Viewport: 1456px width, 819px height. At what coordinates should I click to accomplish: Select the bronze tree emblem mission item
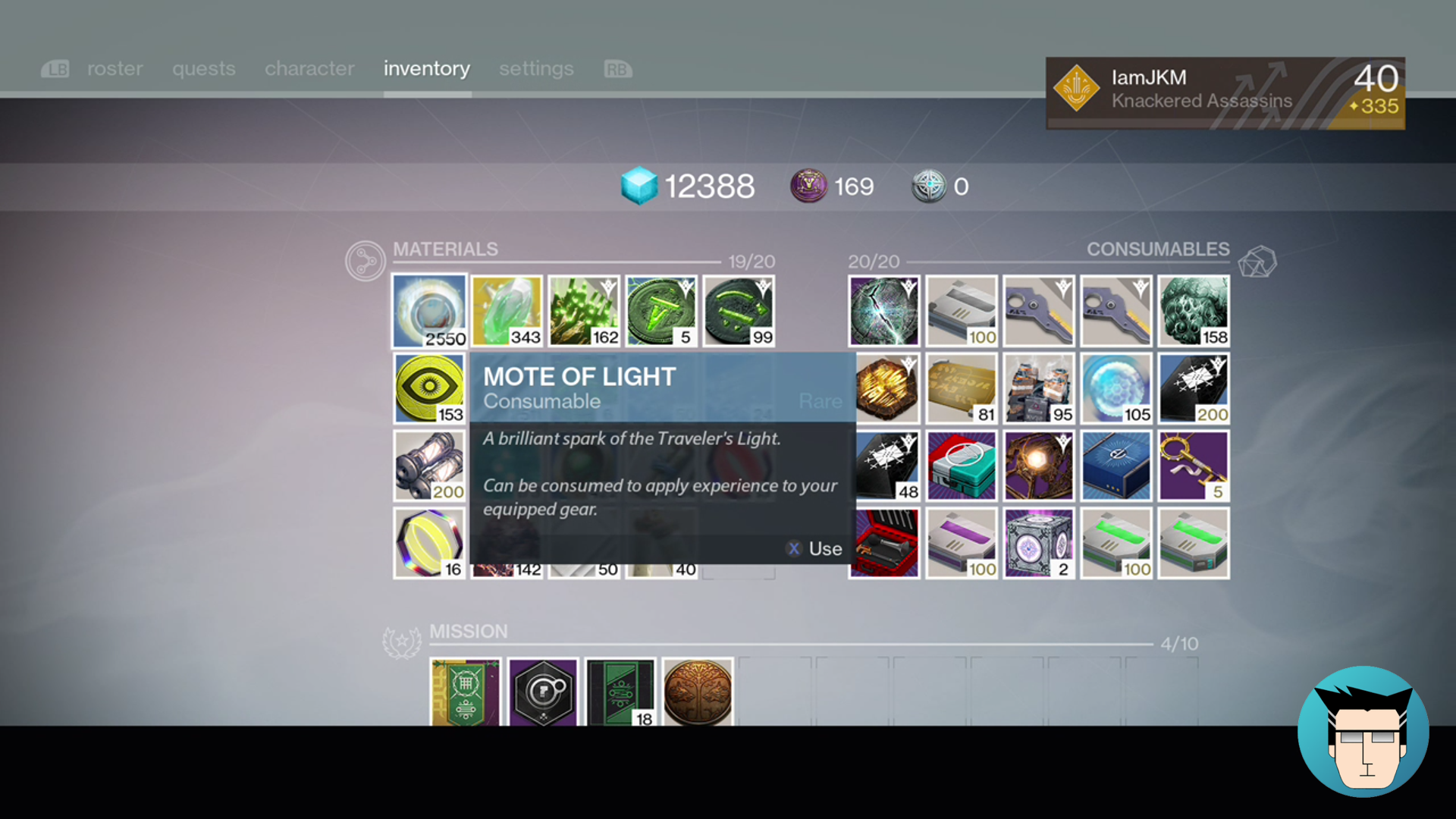[x=698, y=692]
